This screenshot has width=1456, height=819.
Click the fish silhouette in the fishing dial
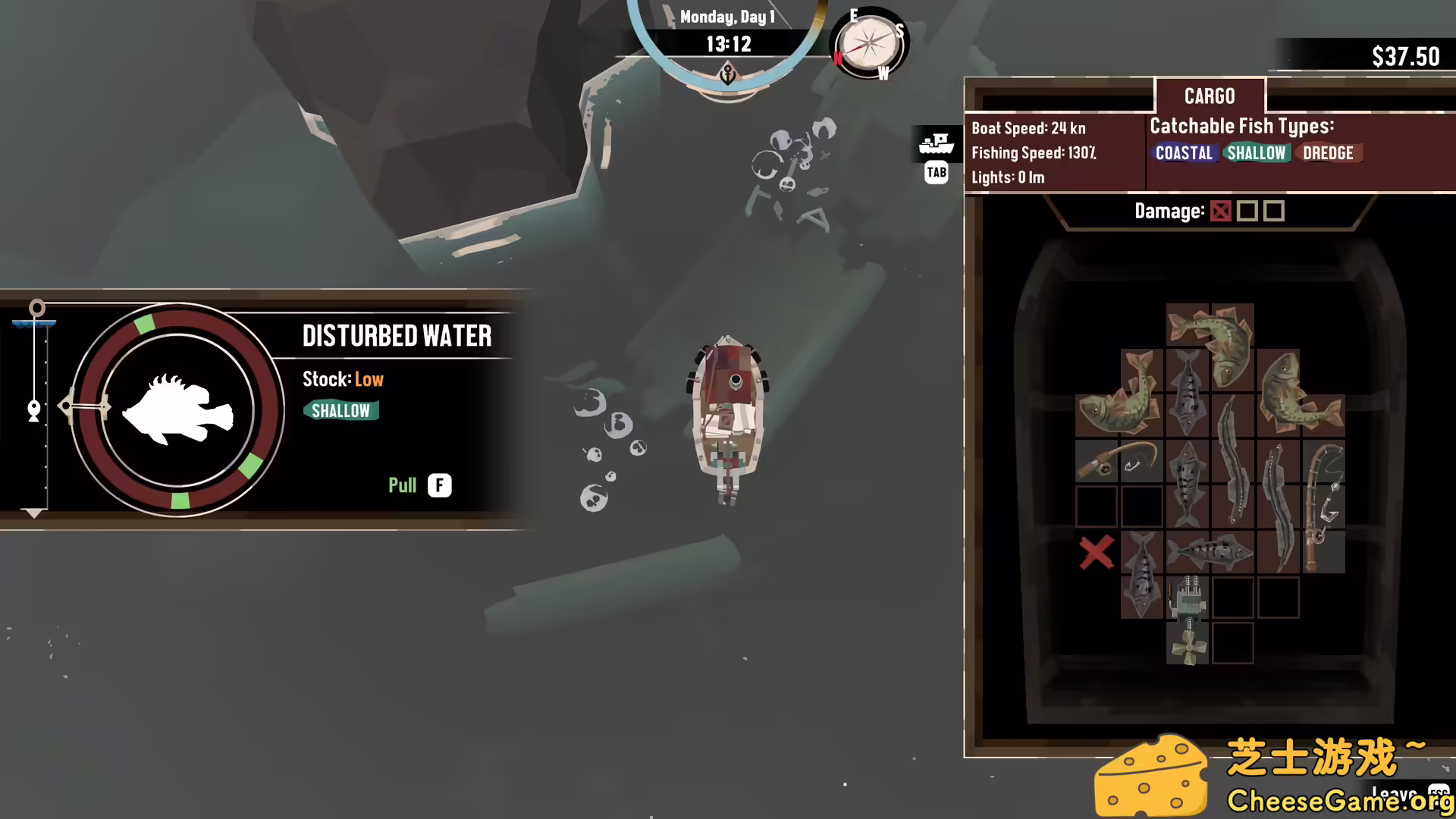(178, 410)
